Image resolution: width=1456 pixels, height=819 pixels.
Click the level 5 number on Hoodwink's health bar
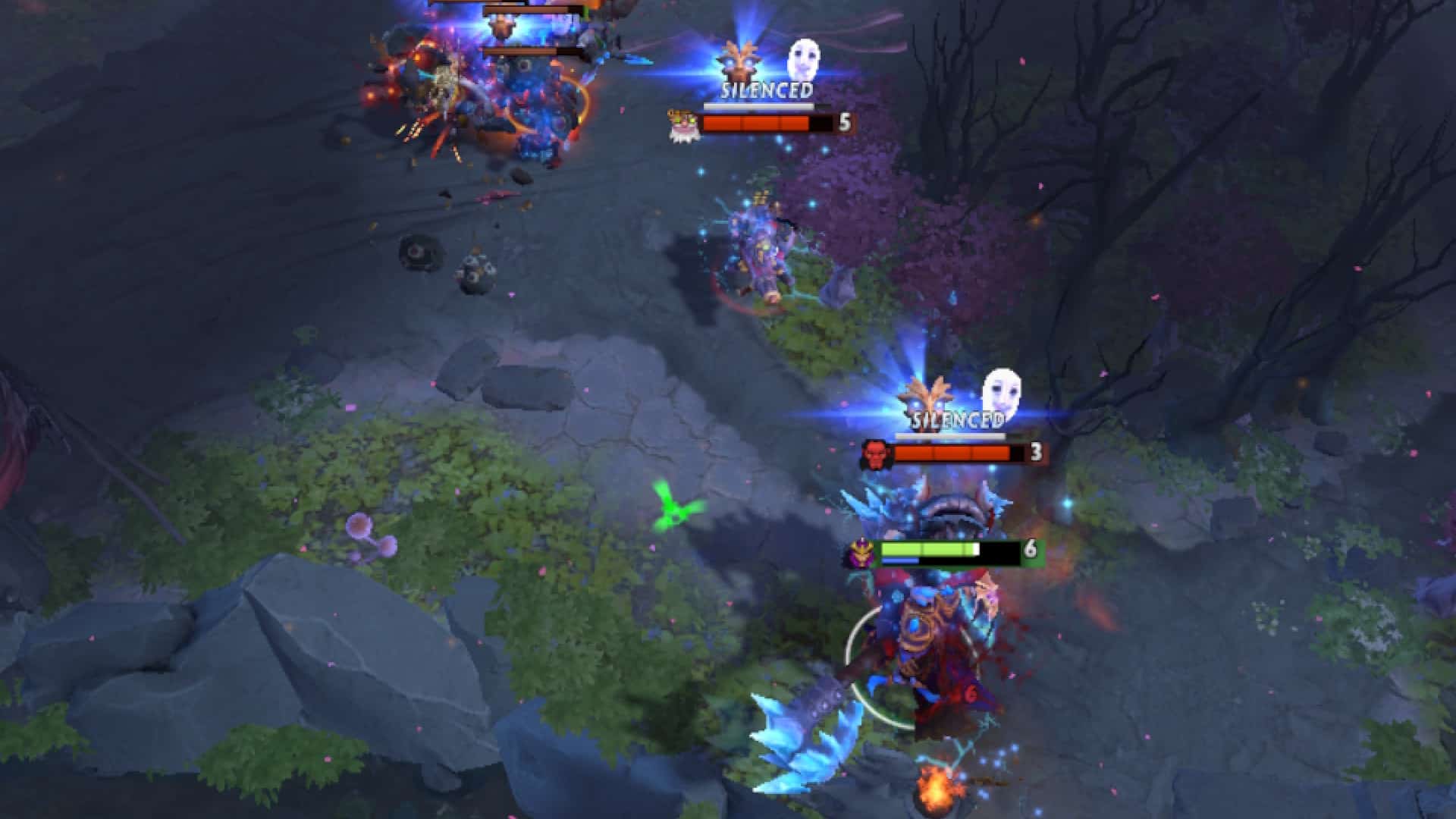pos(844,121)
